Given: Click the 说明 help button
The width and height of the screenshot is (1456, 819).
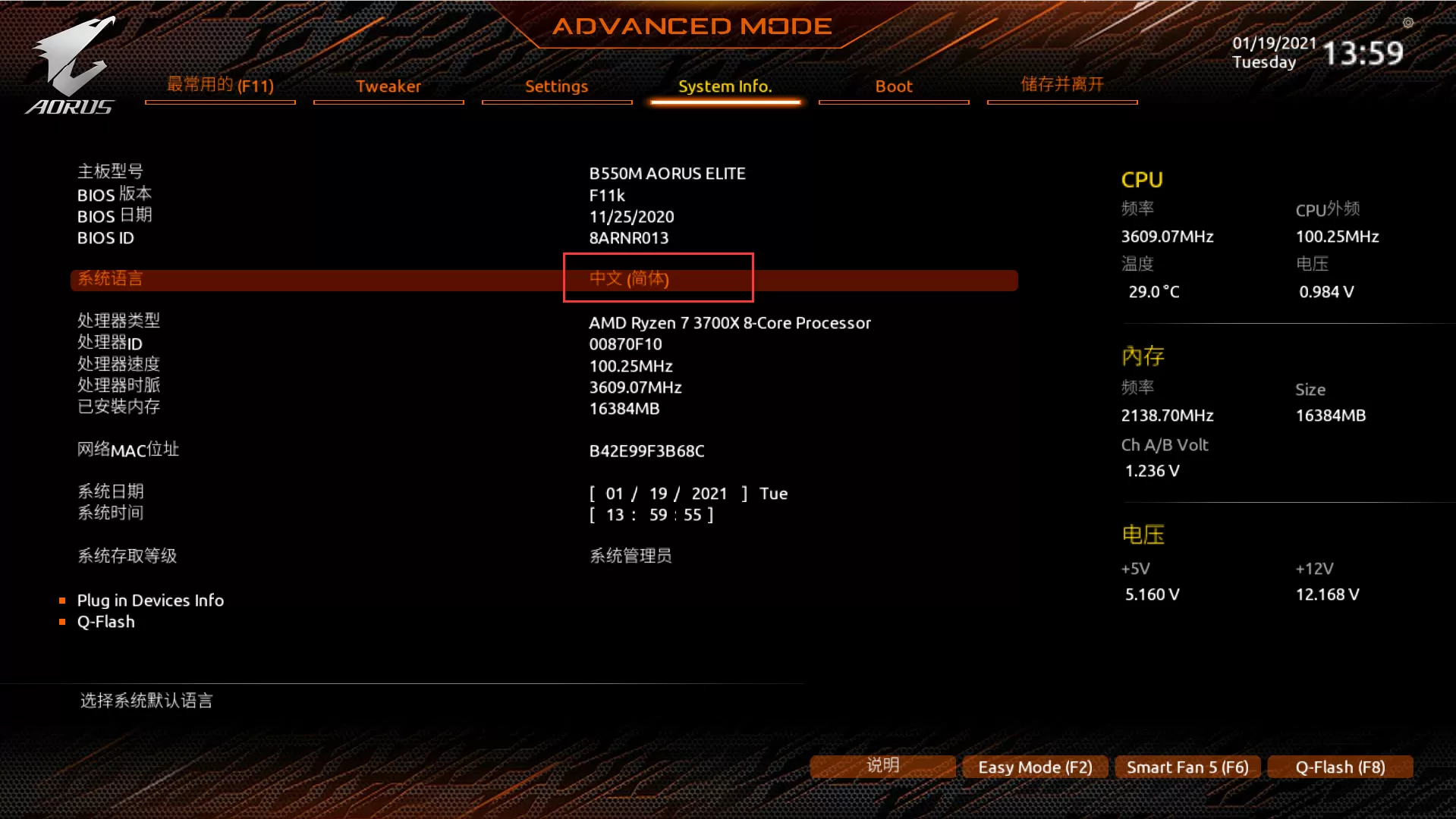Looking at the screenshot, I should 882,766.
